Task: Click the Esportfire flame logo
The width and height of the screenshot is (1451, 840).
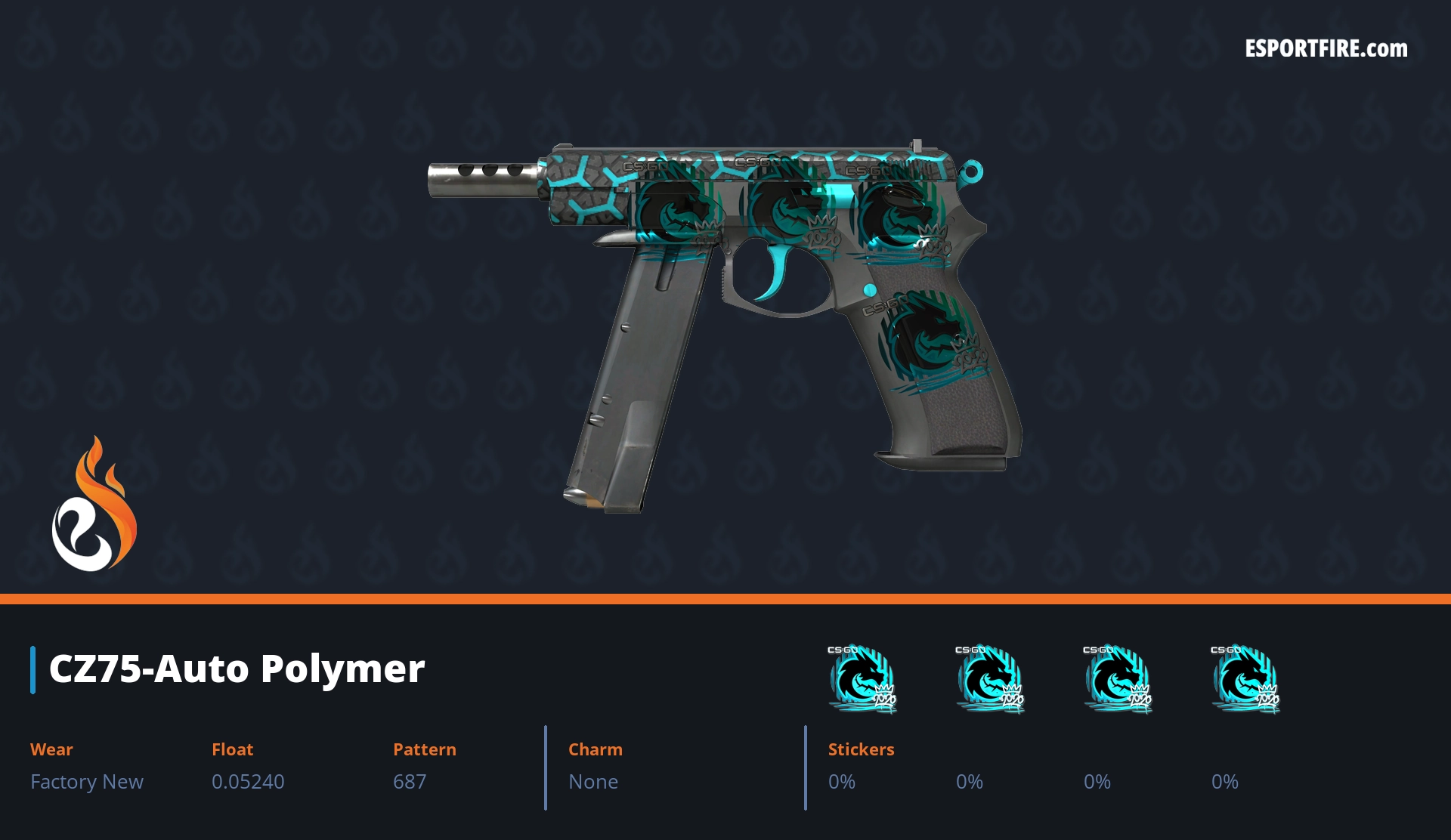Action: [x=94, y=505]
